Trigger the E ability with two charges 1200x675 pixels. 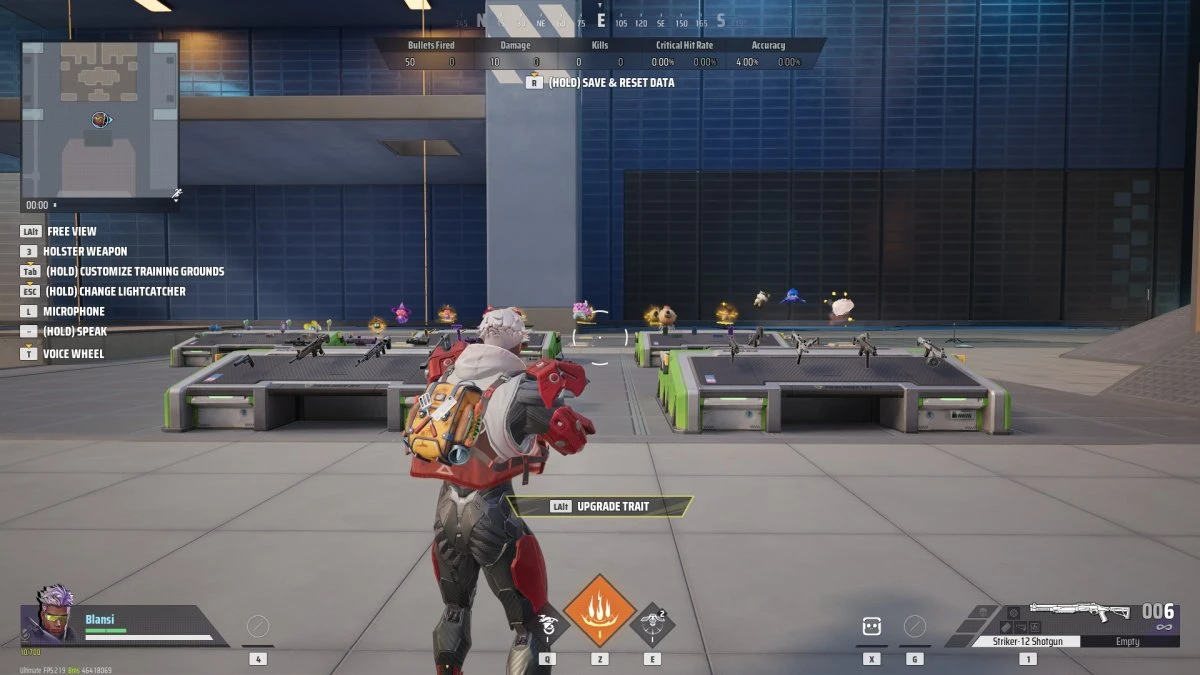[652, 626]
